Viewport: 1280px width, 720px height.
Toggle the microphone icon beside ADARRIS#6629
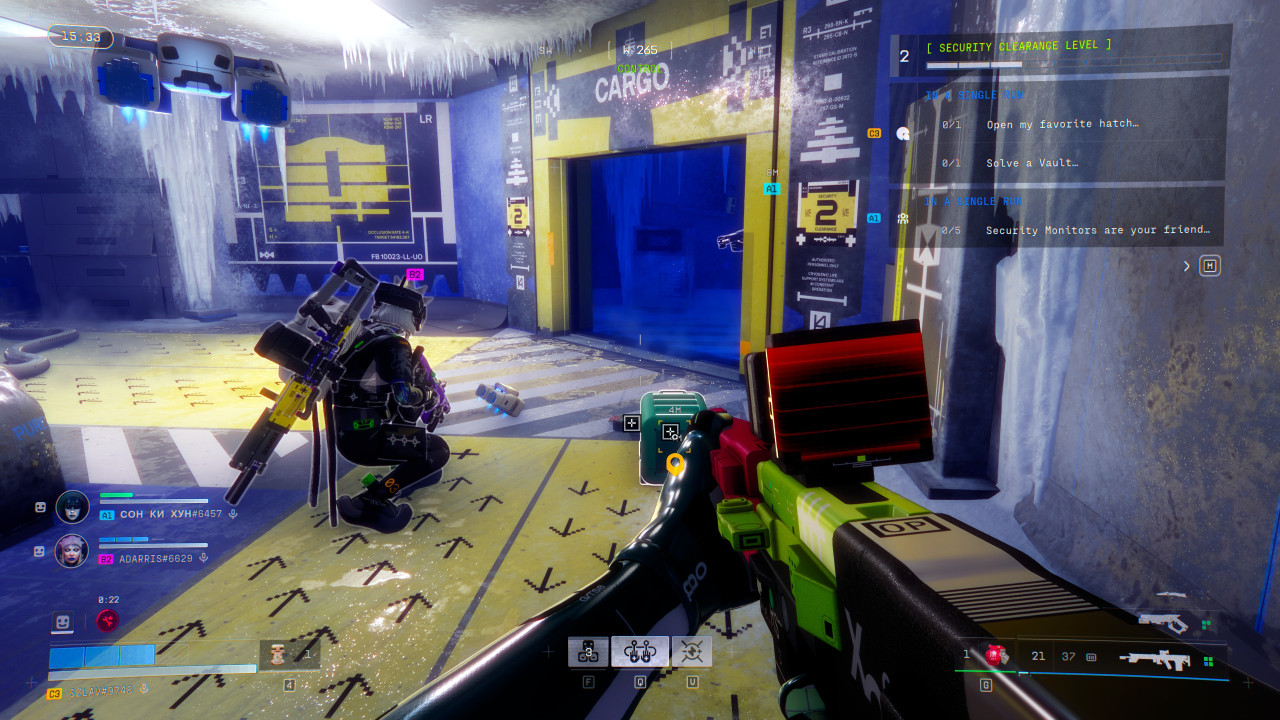204,558
